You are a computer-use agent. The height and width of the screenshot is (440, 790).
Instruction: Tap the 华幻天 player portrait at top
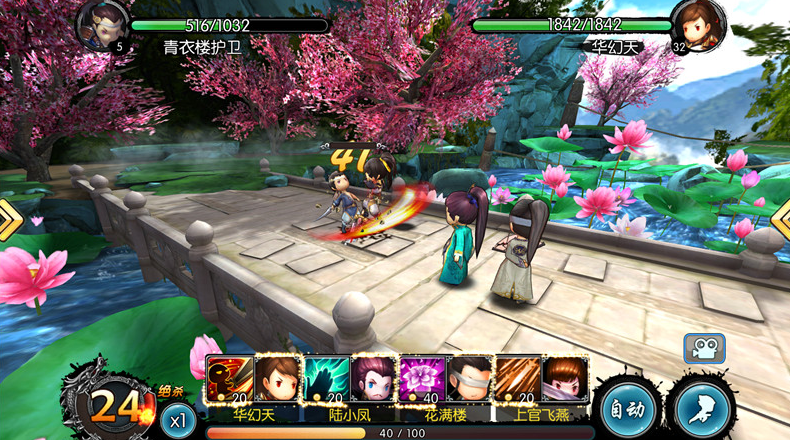pyautogui.click(x=698, y=25)
